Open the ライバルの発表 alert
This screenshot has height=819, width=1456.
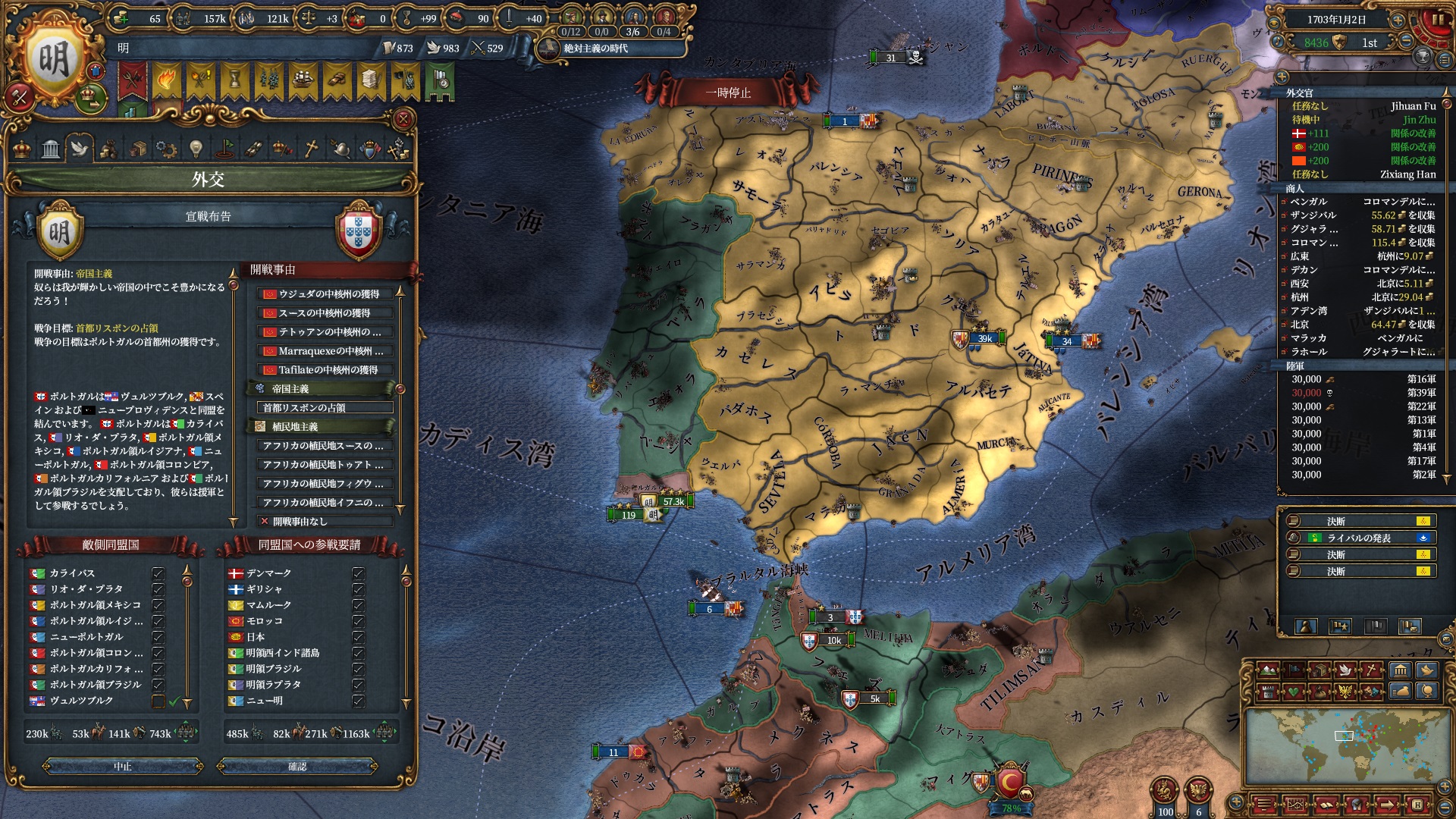1358,538
